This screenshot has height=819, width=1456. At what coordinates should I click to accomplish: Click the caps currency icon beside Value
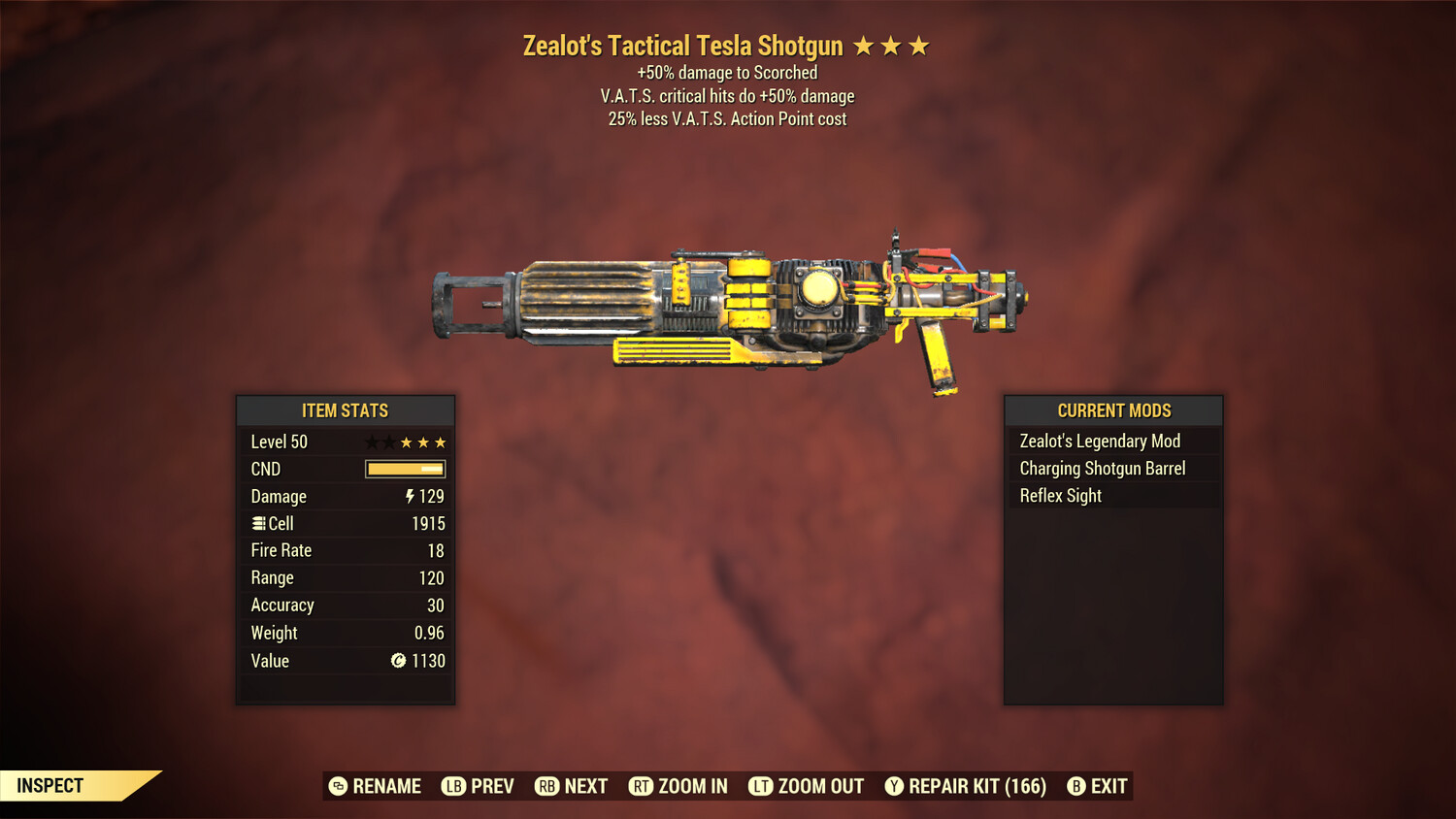click(396, 661)
